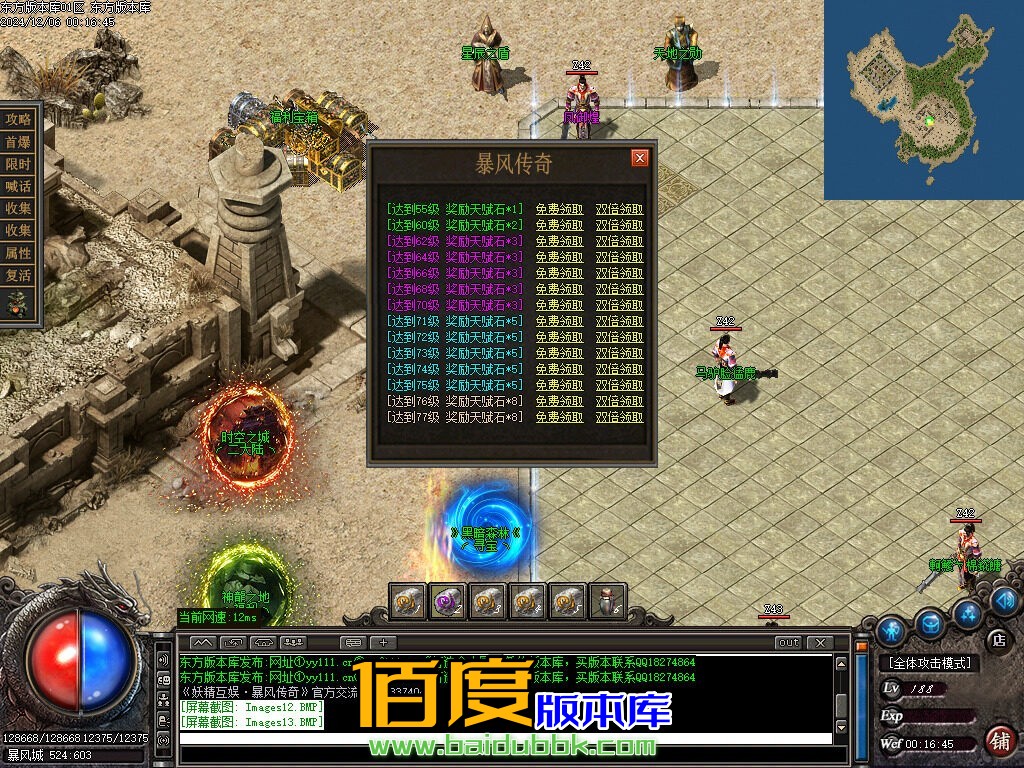
Task: Use the purple scroll in the hotbar
Action: pos(447,601)
